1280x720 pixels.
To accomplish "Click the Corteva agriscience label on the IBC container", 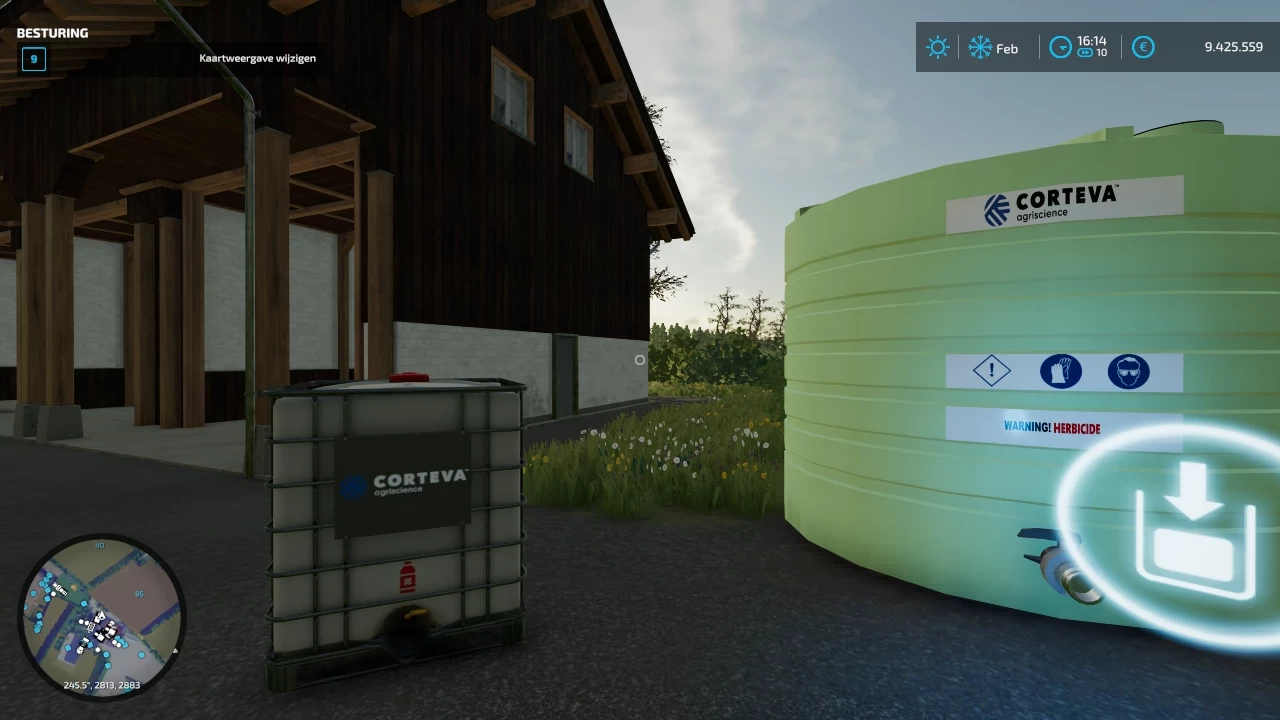I will point(404,484).
